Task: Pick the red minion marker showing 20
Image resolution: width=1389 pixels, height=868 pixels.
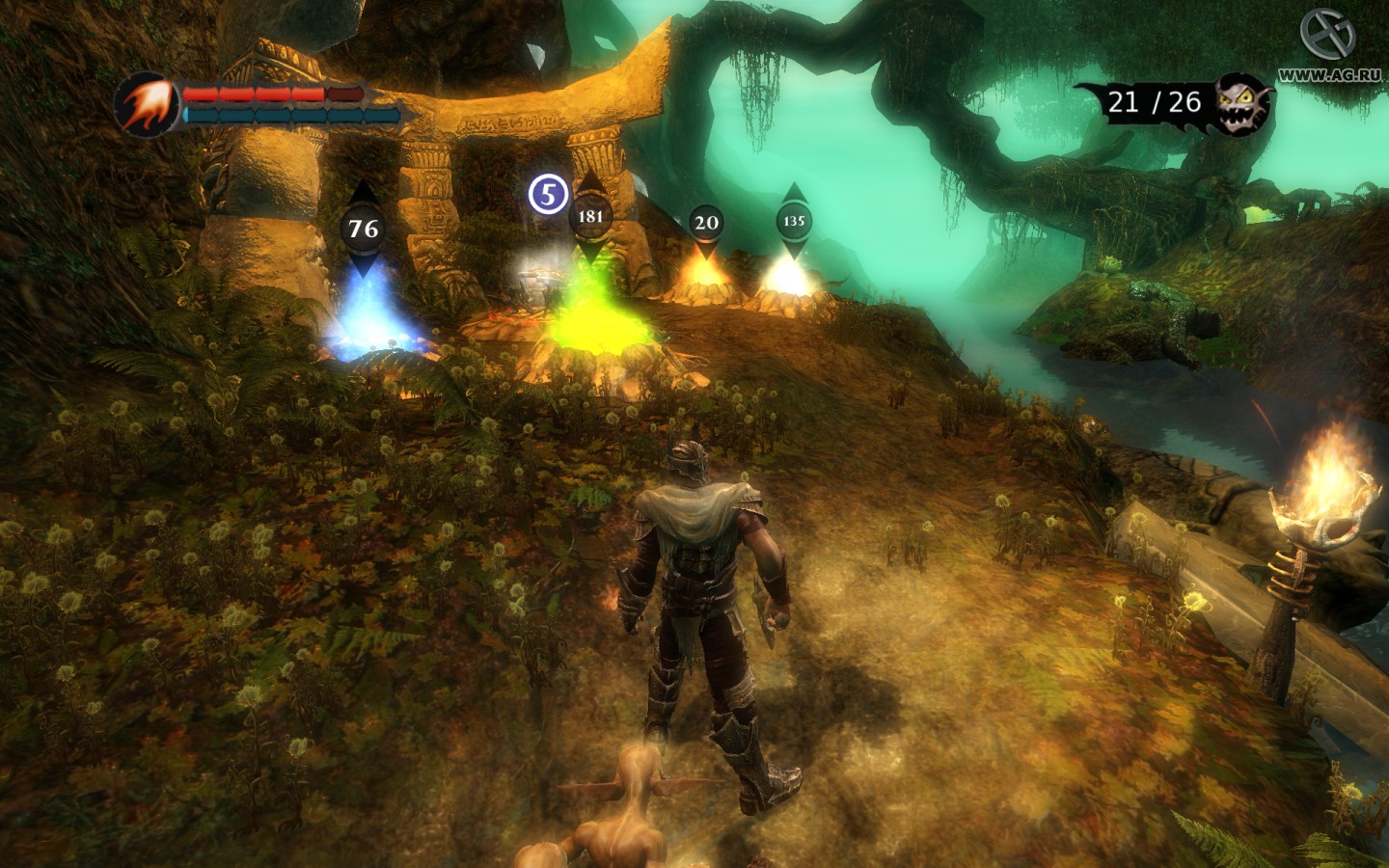Action: [x=706, y=223]
